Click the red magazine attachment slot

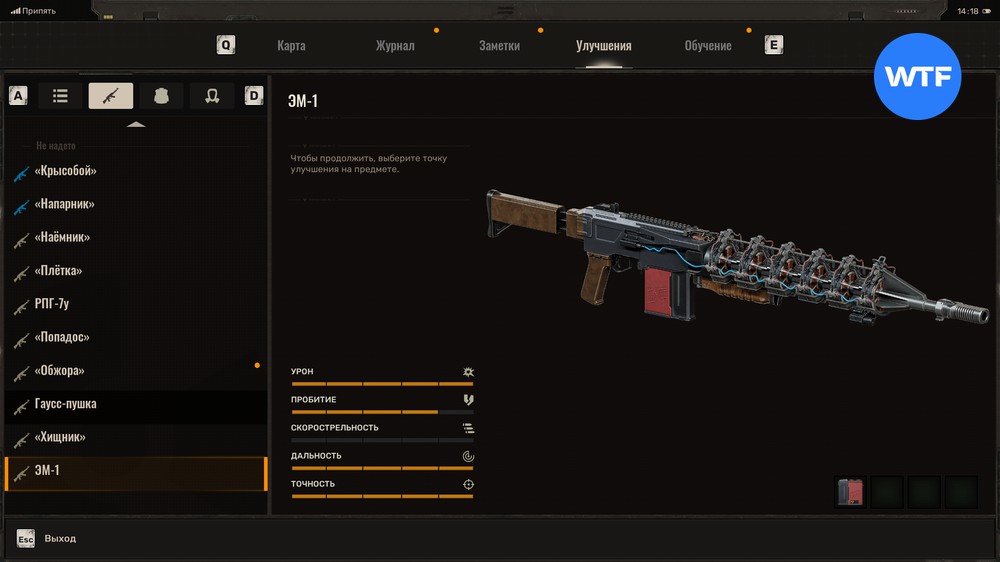click(850, 491)
